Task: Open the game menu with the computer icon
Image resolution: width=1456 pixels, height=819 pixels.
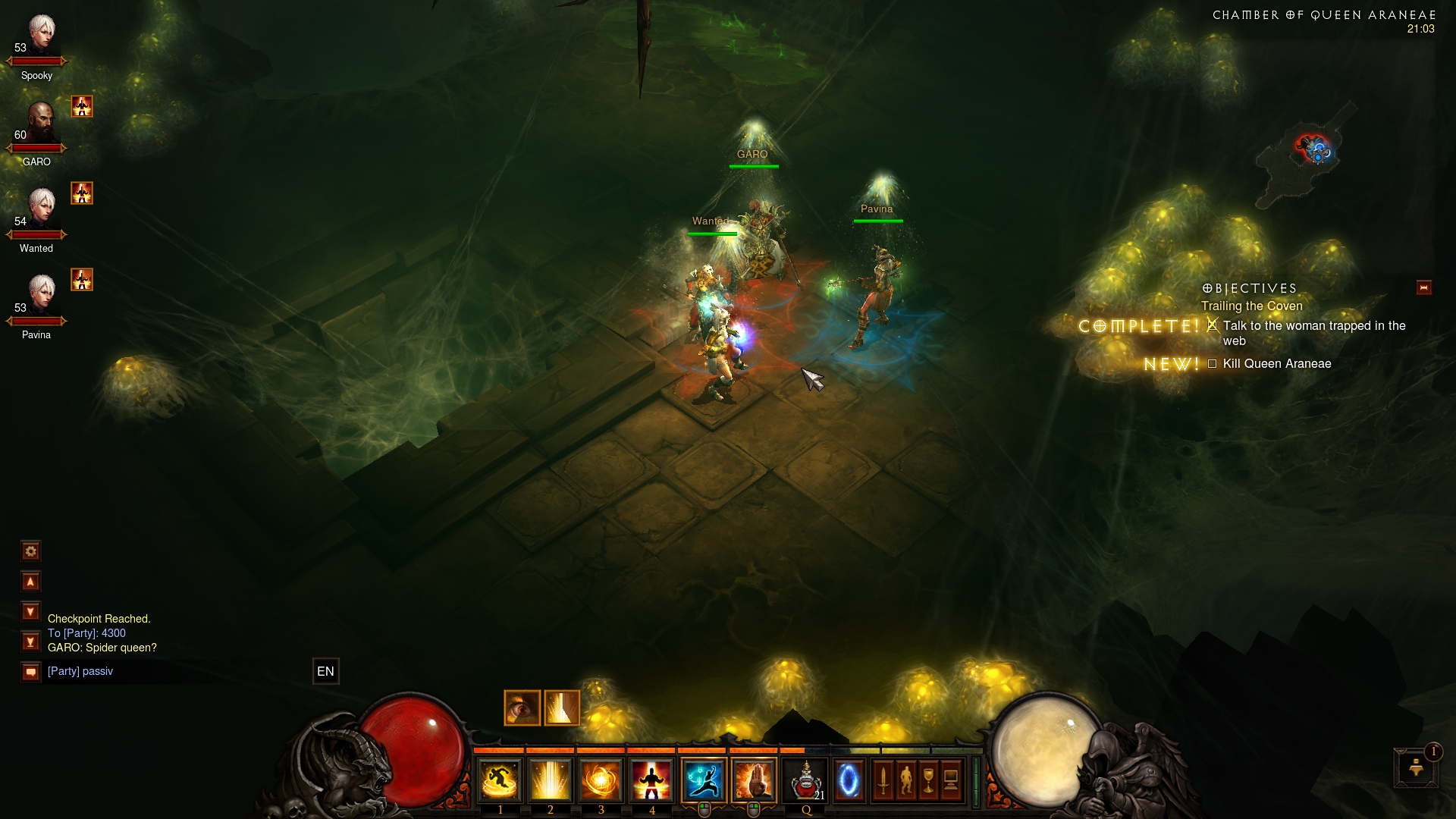Action: coord(951,780)
